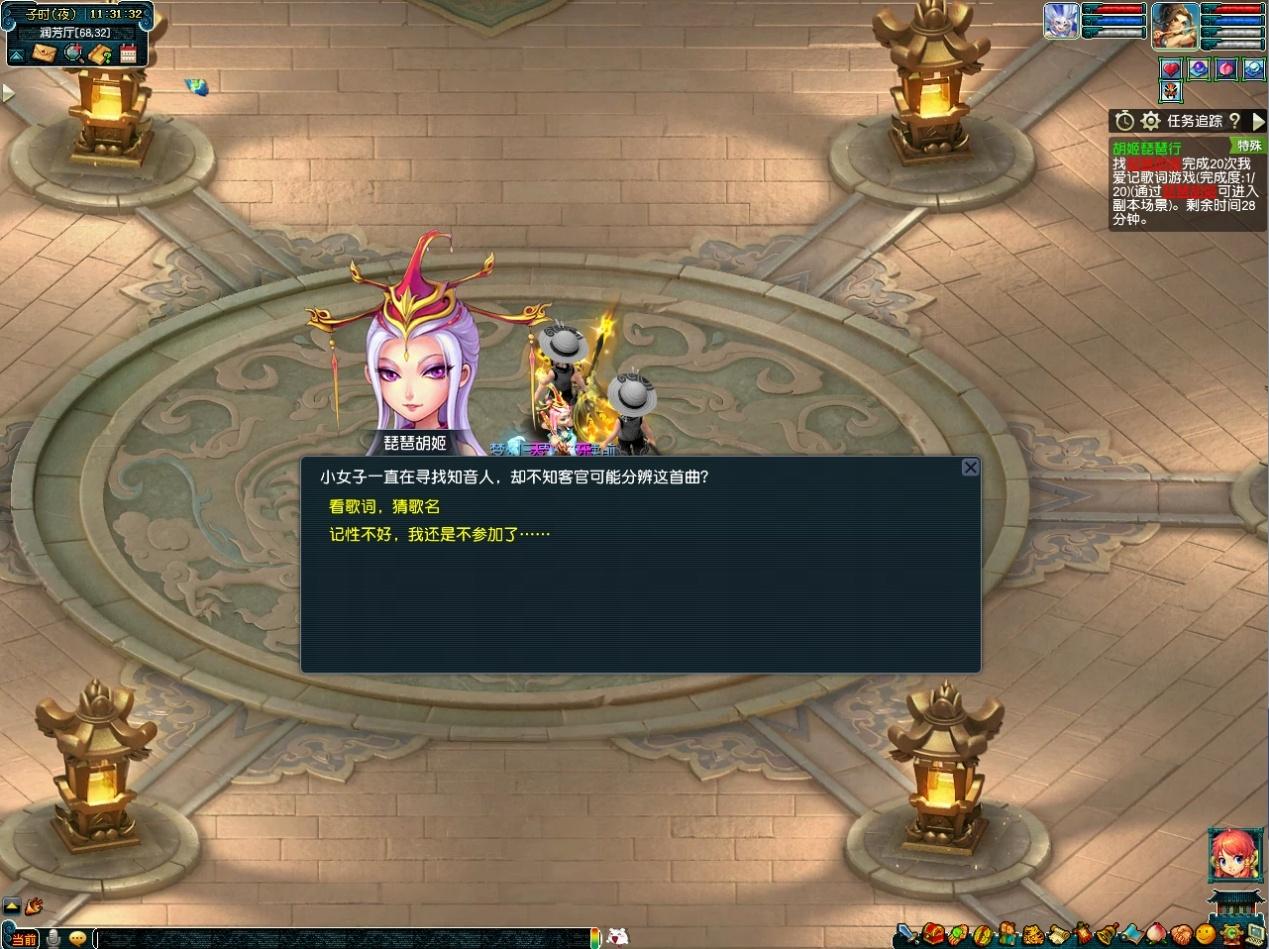This screenshot has width=1269, height=949.
Task: Open the guide book with question mark
Action: click(99, 54)
